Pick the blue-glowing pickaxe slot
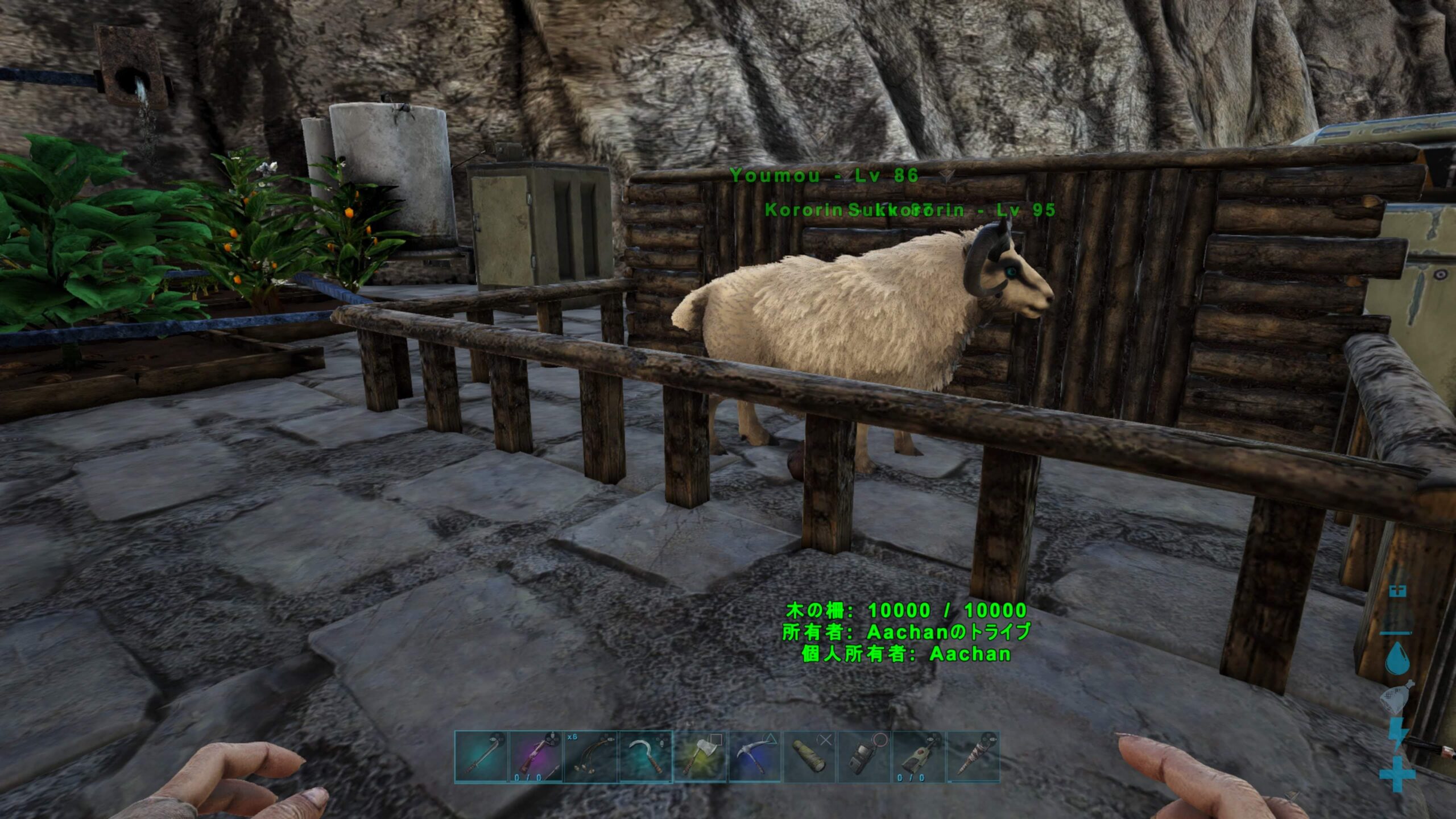This screenshot has width=1456, height=819. click(x=755, y=757)
